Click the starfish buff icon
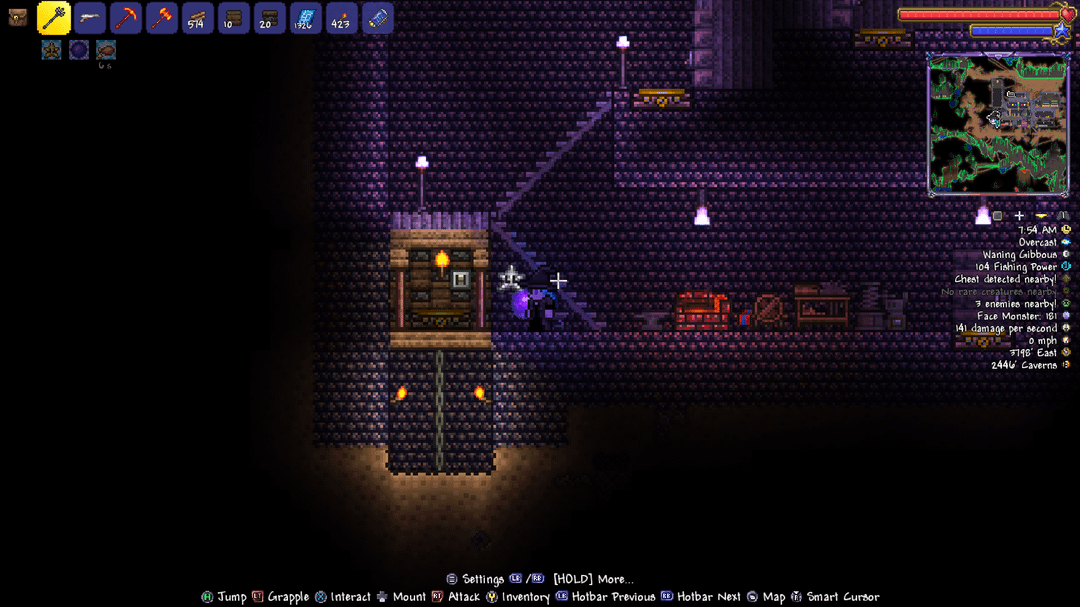 pyautogui.click(x=52, y=49)
